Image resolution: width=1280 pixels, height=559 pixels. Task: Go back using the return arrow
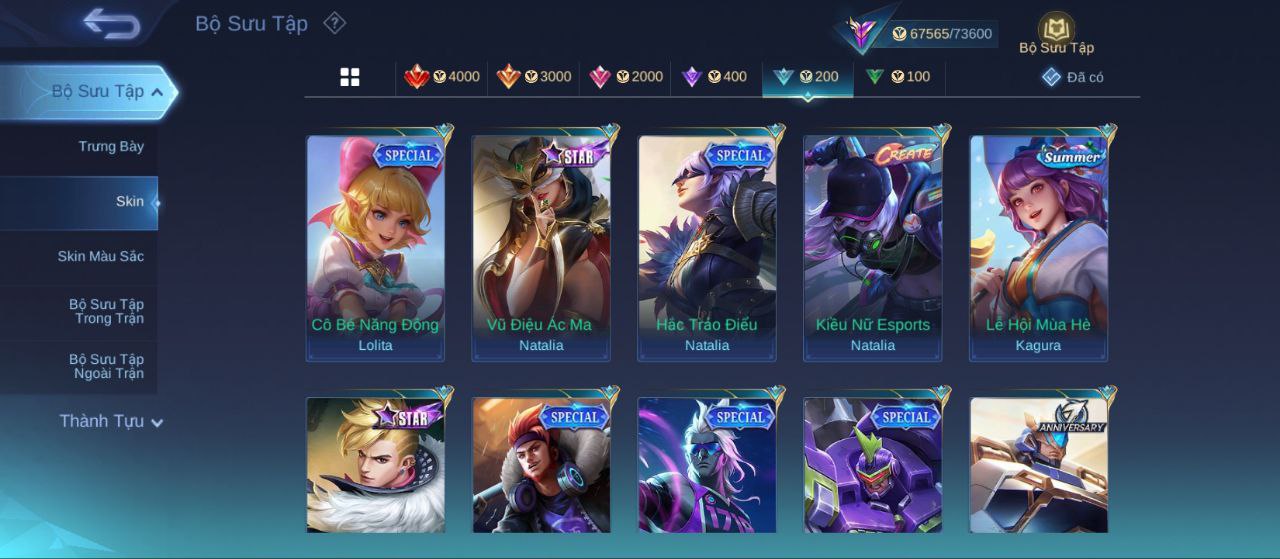tap(111, 23)
